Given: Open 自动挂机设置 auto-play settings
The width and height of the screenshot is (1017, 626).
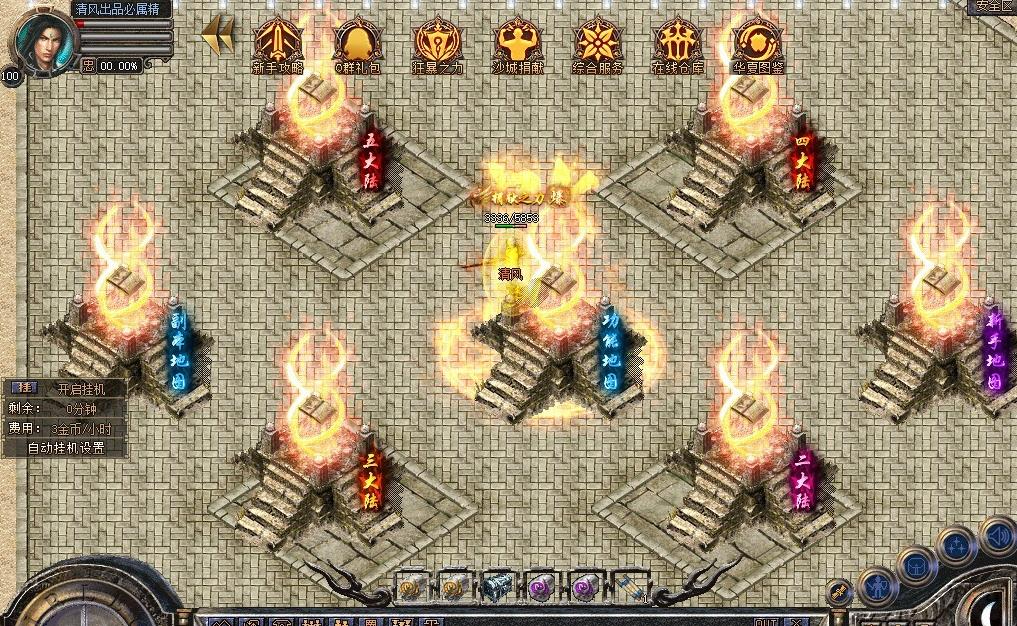Looking at the screenshot, I should point(65,448).
